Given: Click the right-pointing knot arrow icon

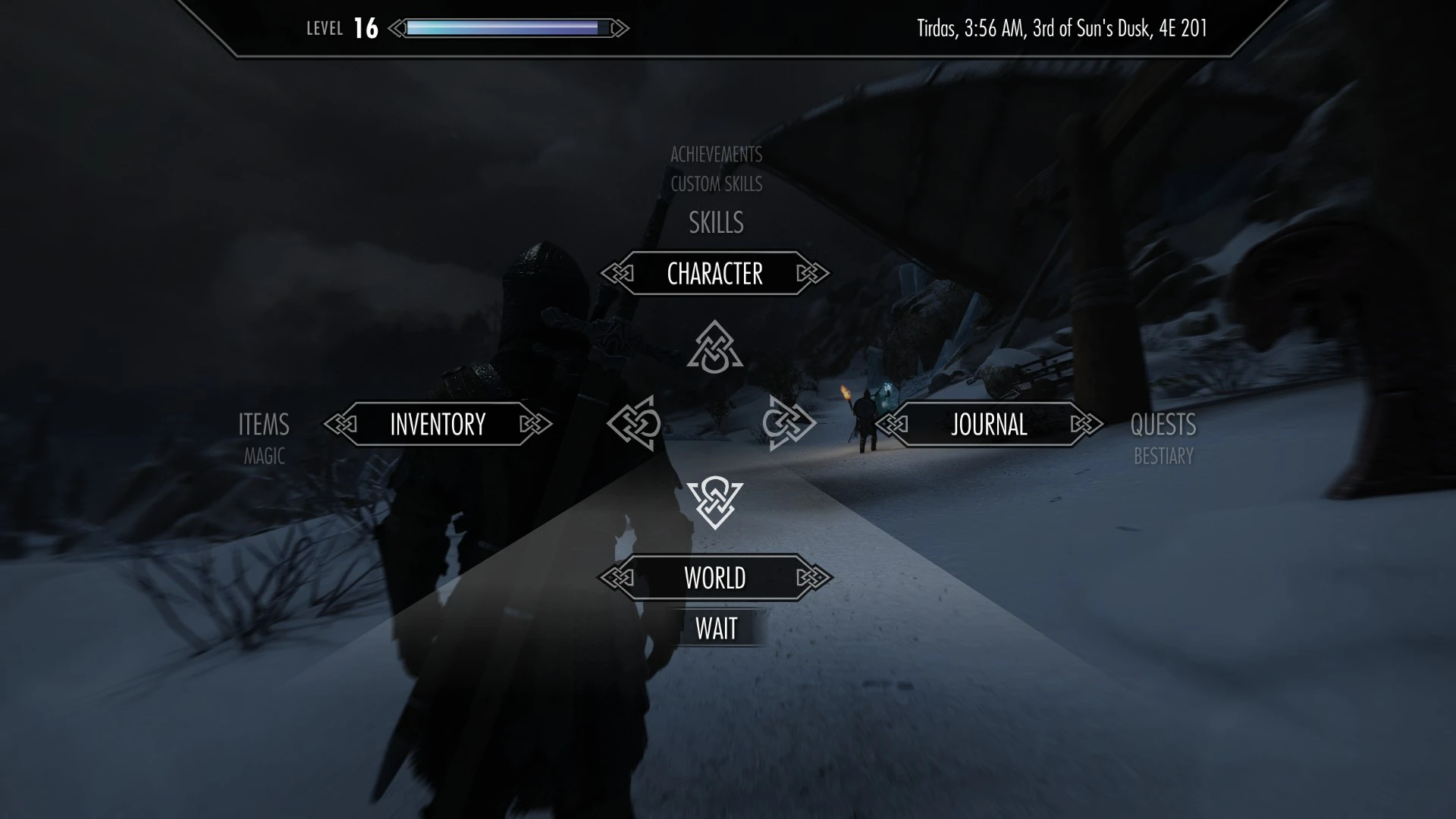Looking at the screenshot, I should [789, 423].
